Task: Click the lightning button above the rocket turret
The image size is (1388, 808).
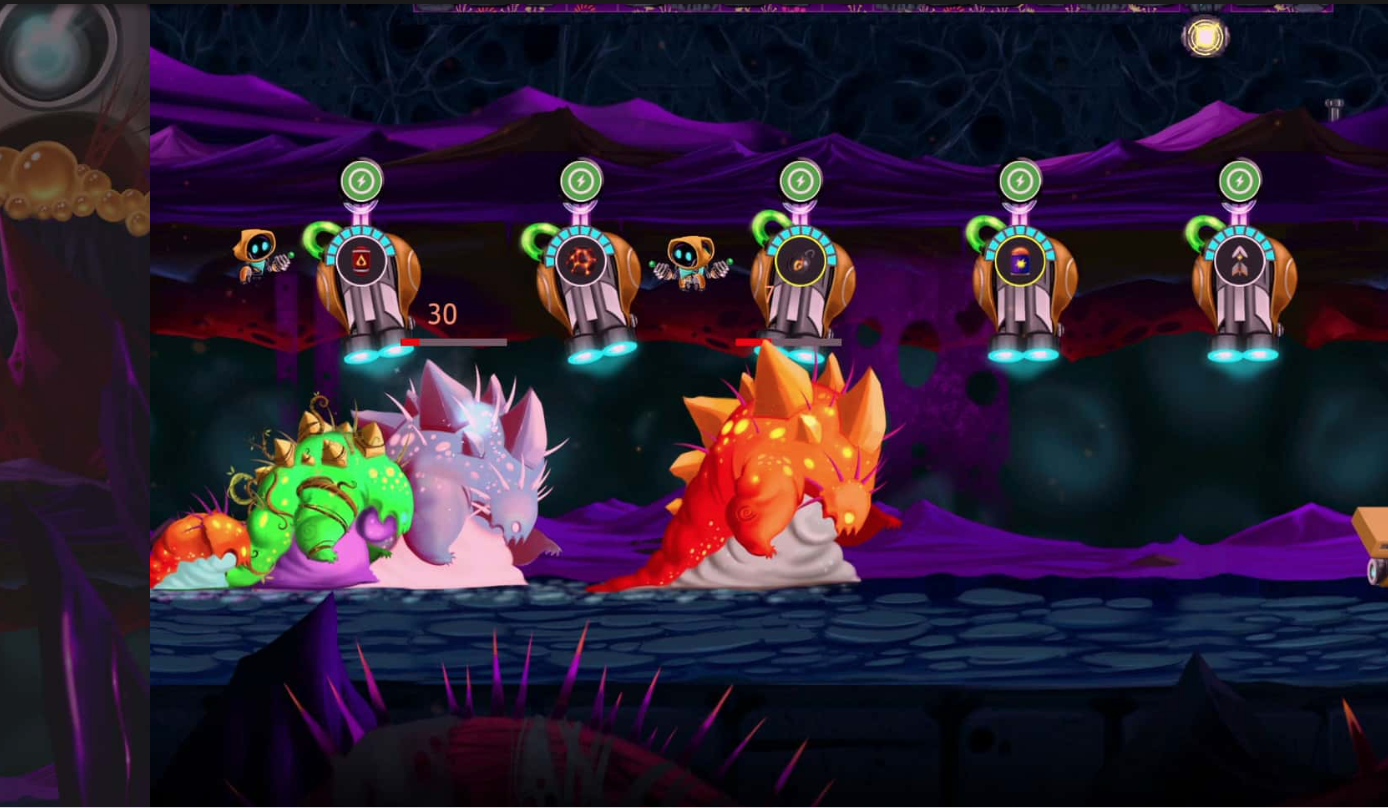Action: click(1240, 181)
